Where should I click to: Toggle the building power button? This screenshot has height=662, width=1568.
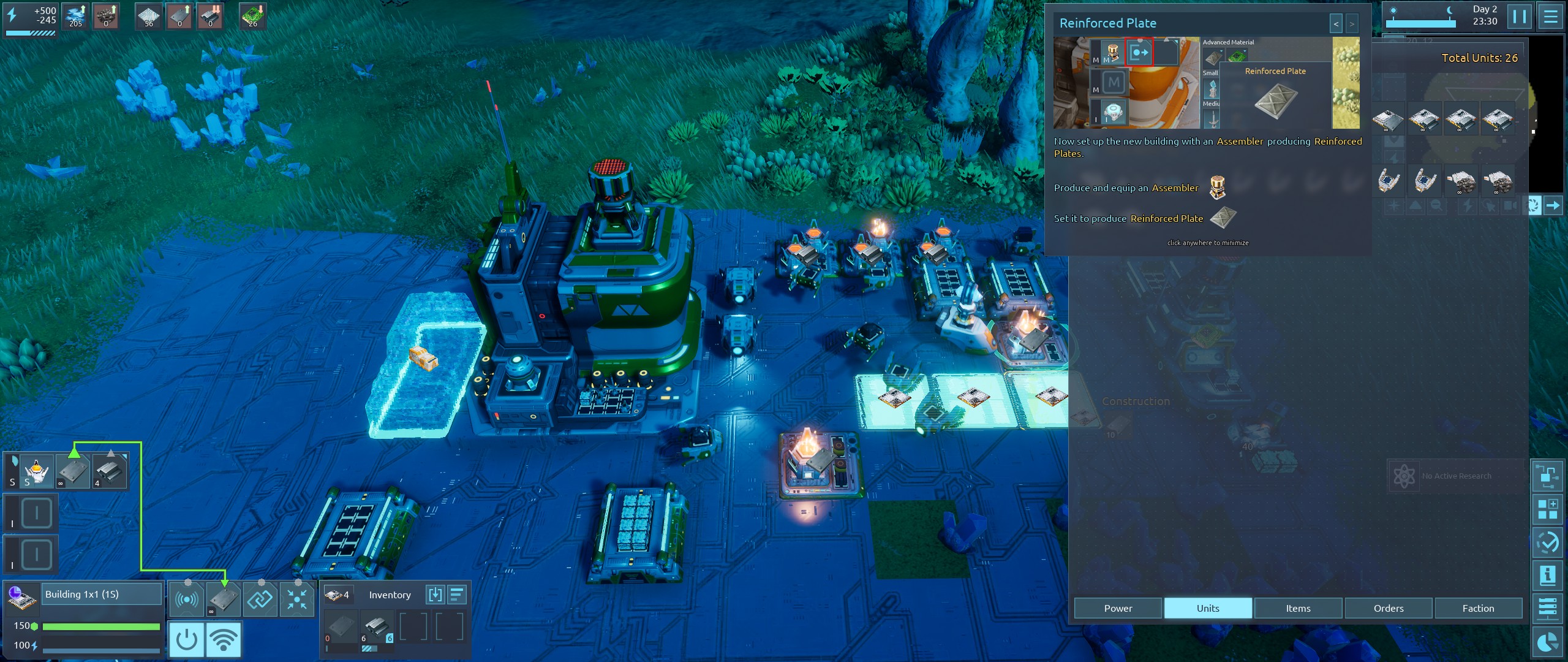186,639
